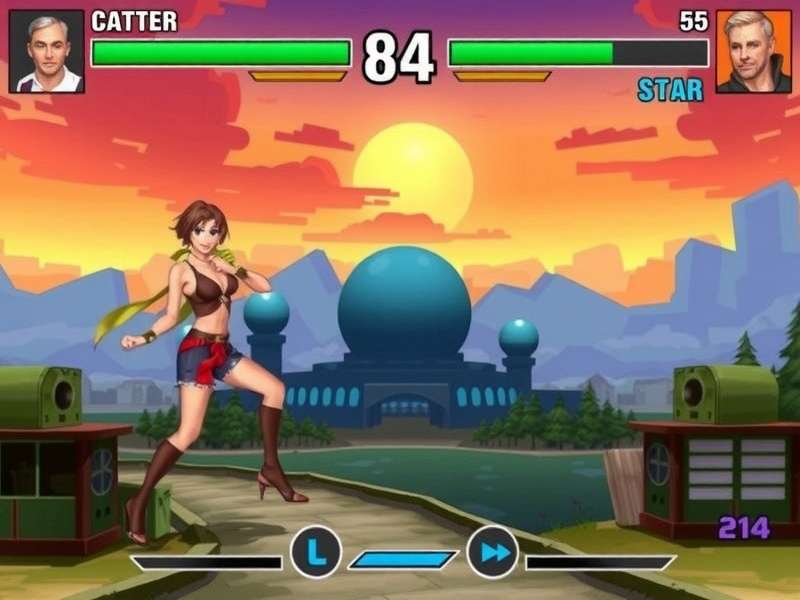Tap the circular L button
This screenshot has height=600, width=800.
click(316, 551)
